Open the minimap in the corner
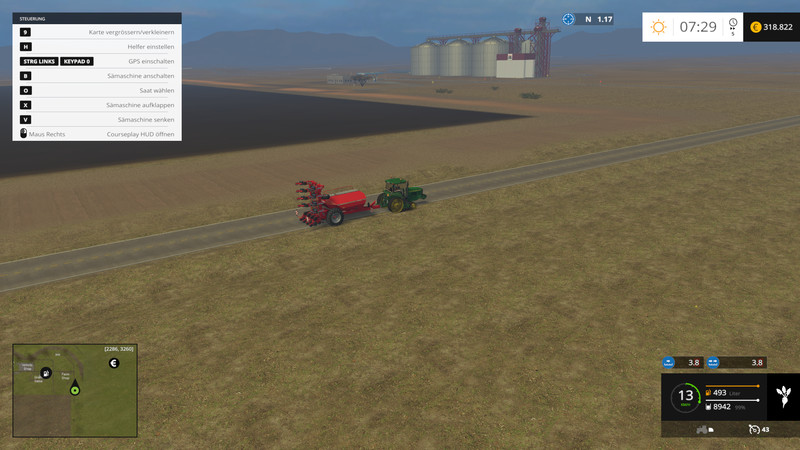Image resolution: width=800 pixels, height=450 pixels. (74, 390)
